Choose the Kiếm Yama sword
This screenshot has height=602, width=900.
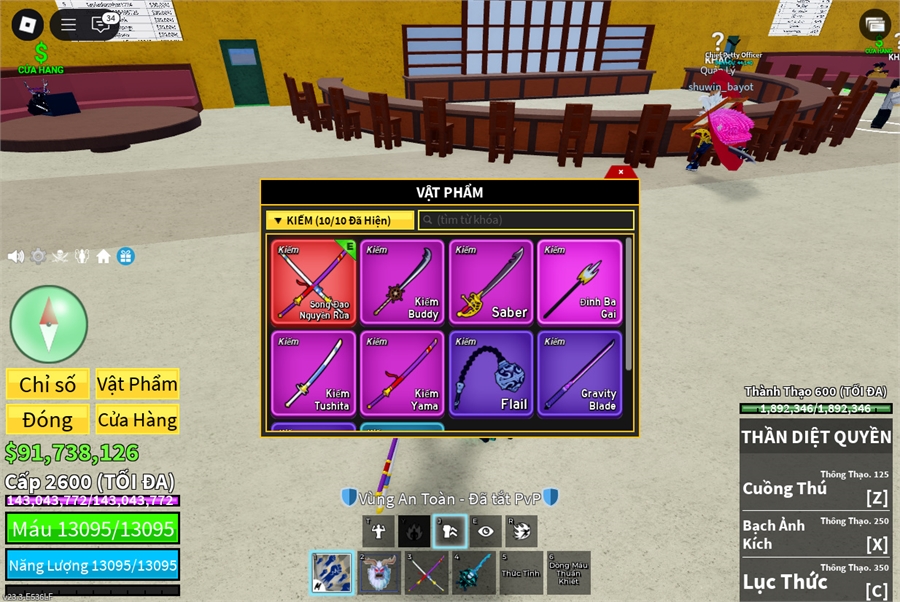pyautogui.click(x=402, y=373)
